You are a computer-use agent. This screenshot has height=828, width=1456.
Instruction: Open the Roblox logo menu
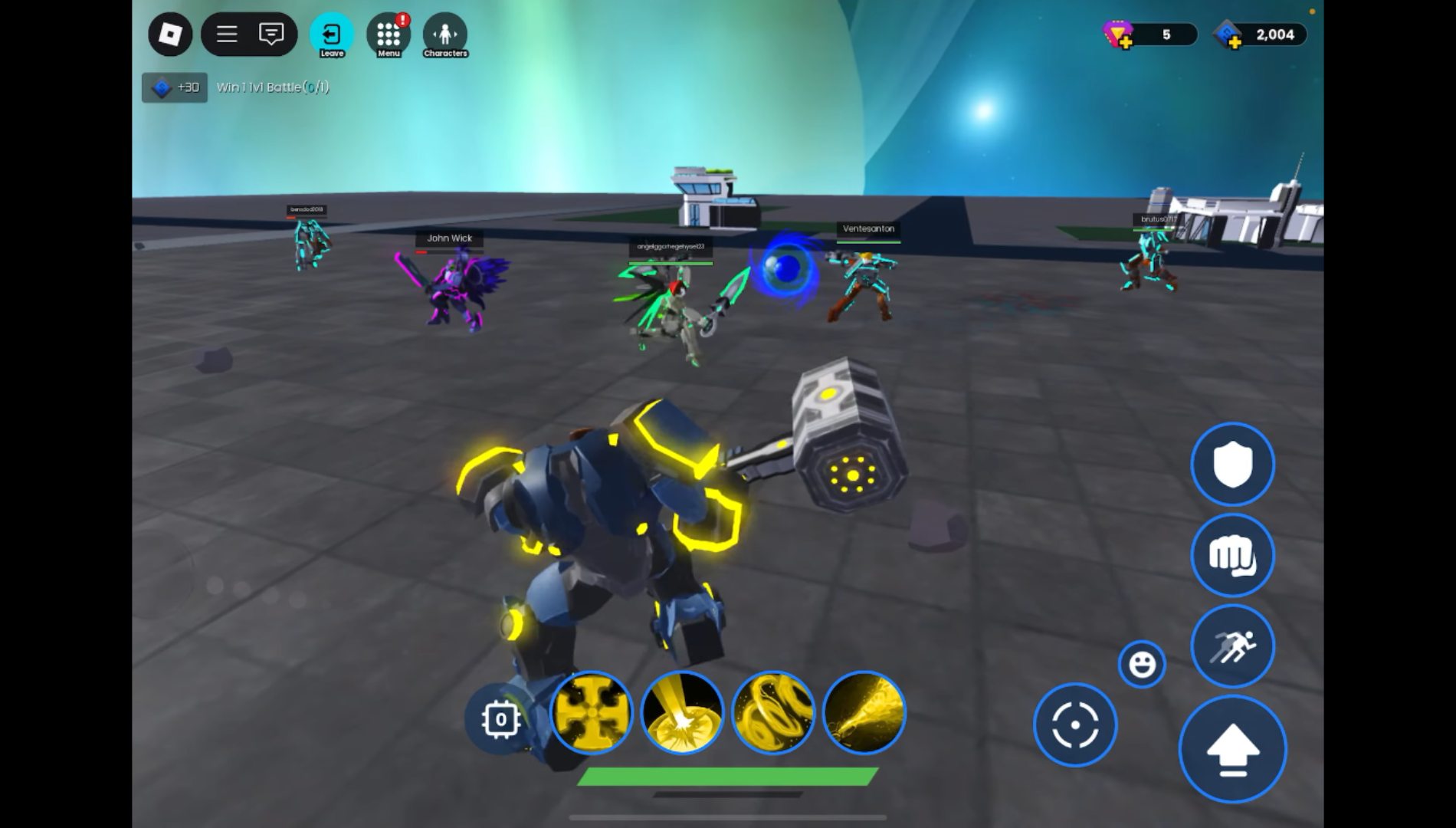[169, 34]
